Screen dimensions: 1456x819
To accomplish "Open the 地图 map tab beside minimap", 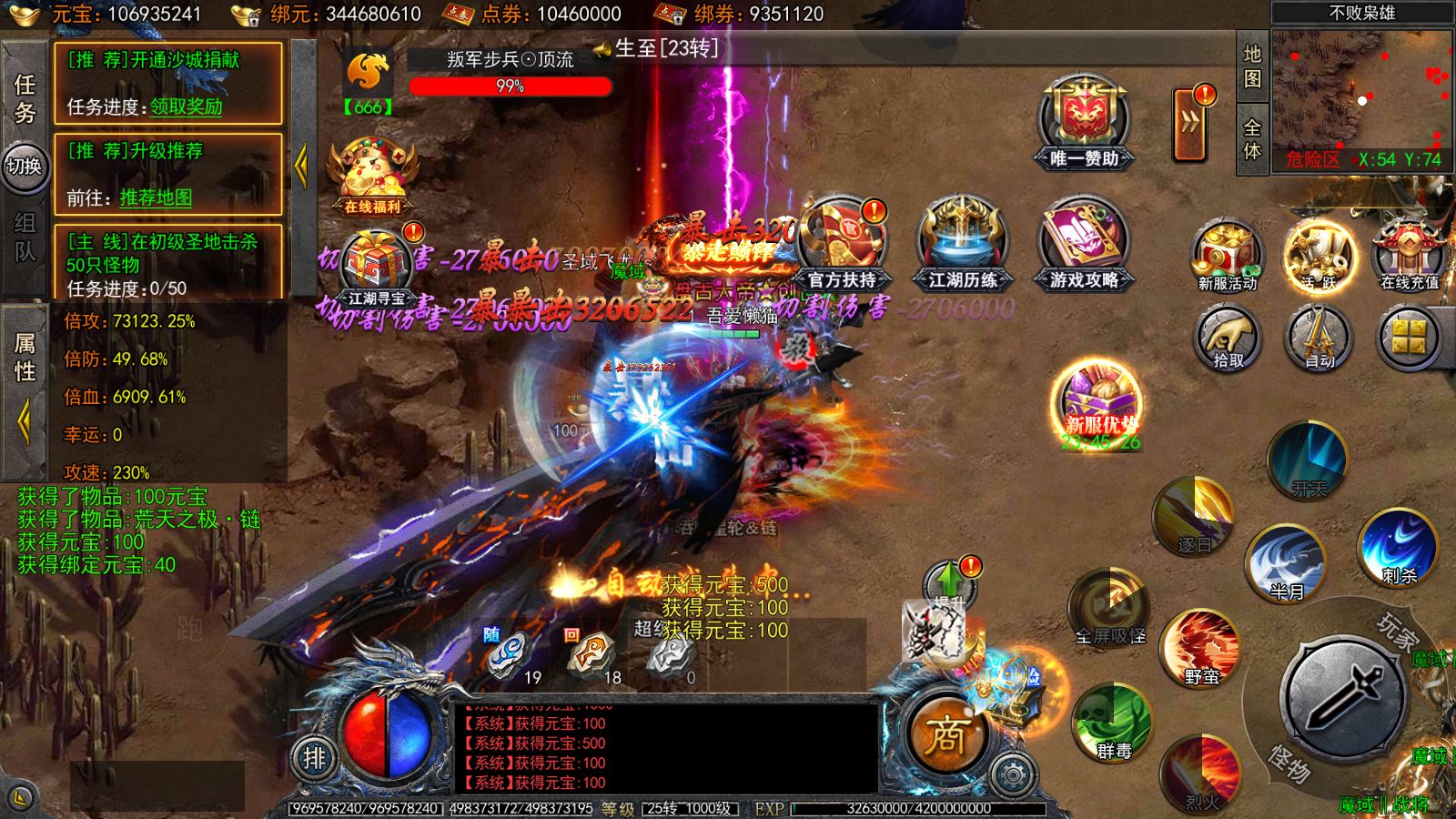I will click(1252, 66).
